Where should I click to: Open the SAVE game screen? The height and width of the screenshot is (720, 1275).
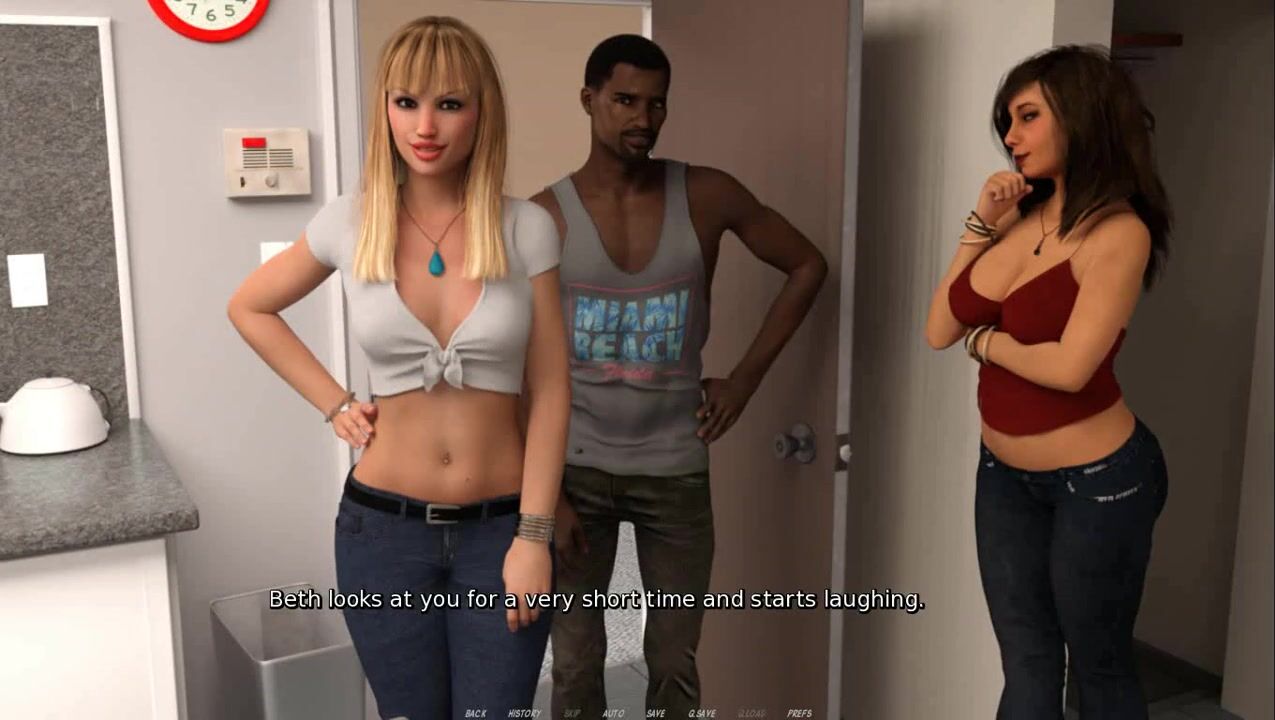point(655,713)
